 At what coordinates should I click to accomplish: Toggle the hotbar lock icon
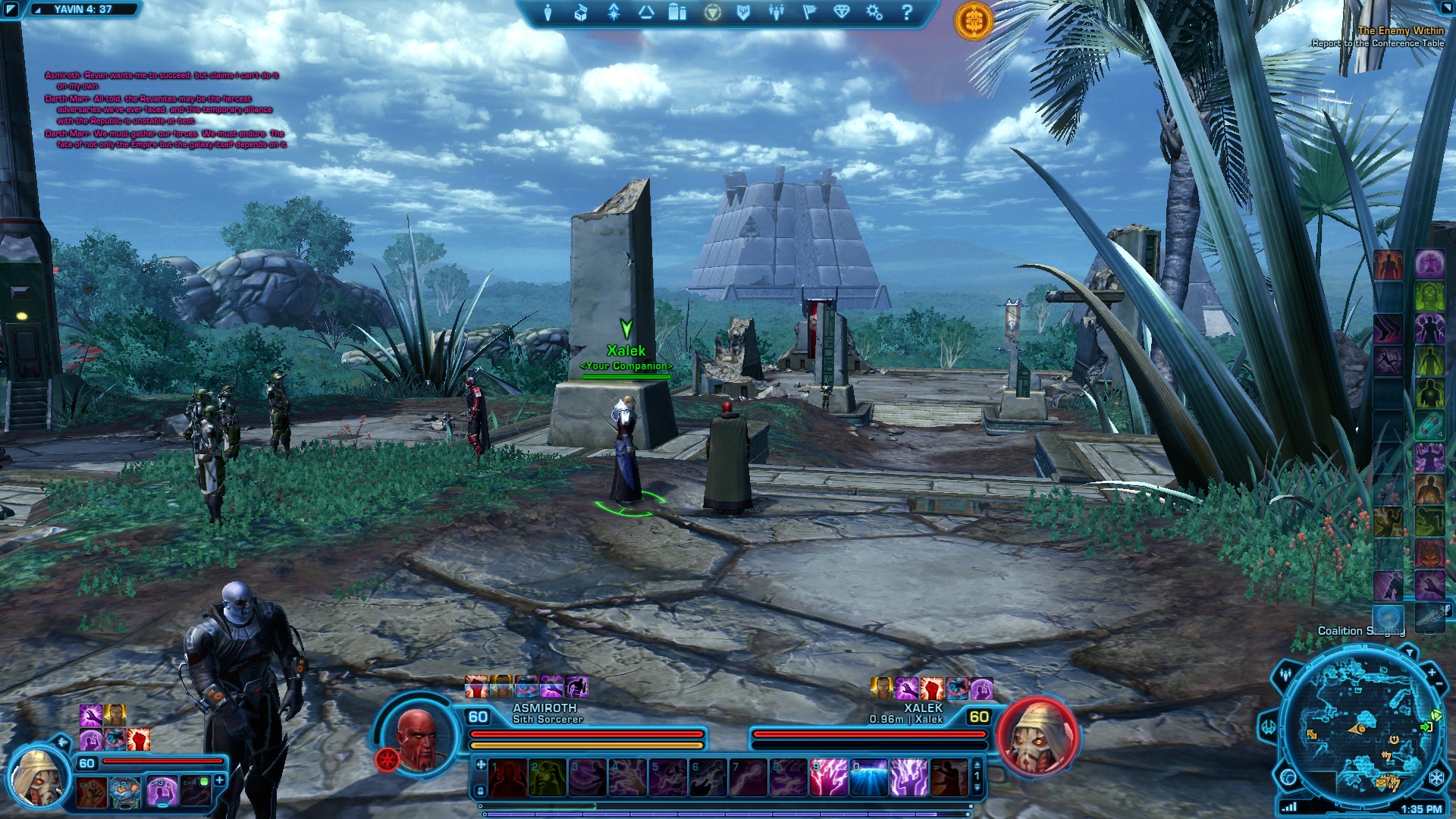coord(480,791)
